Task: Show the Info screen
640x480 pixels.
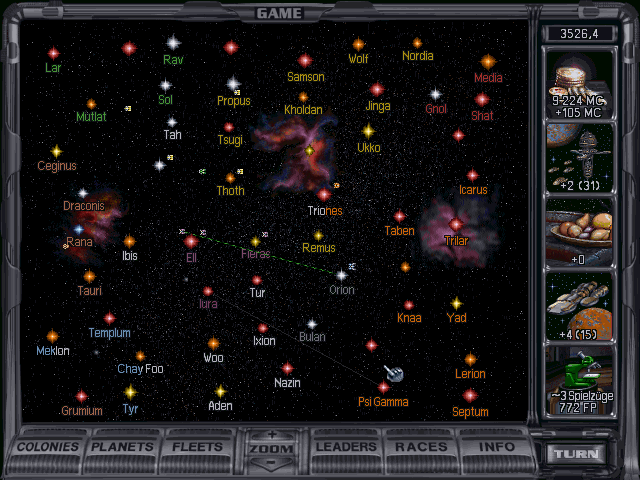Action: (x=496, y=446)
